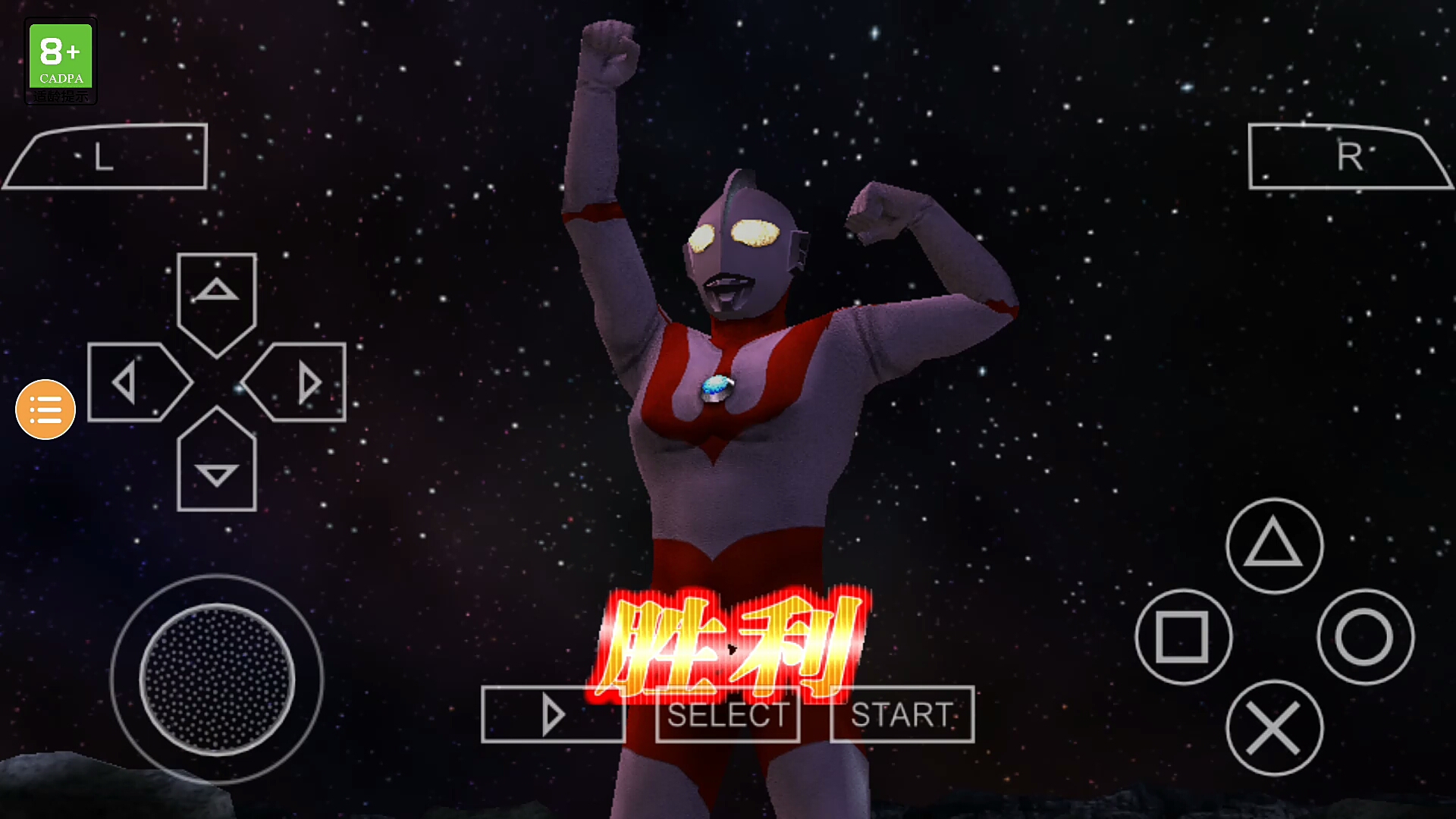Tap the L shoulder button

[x=106, y=157]
